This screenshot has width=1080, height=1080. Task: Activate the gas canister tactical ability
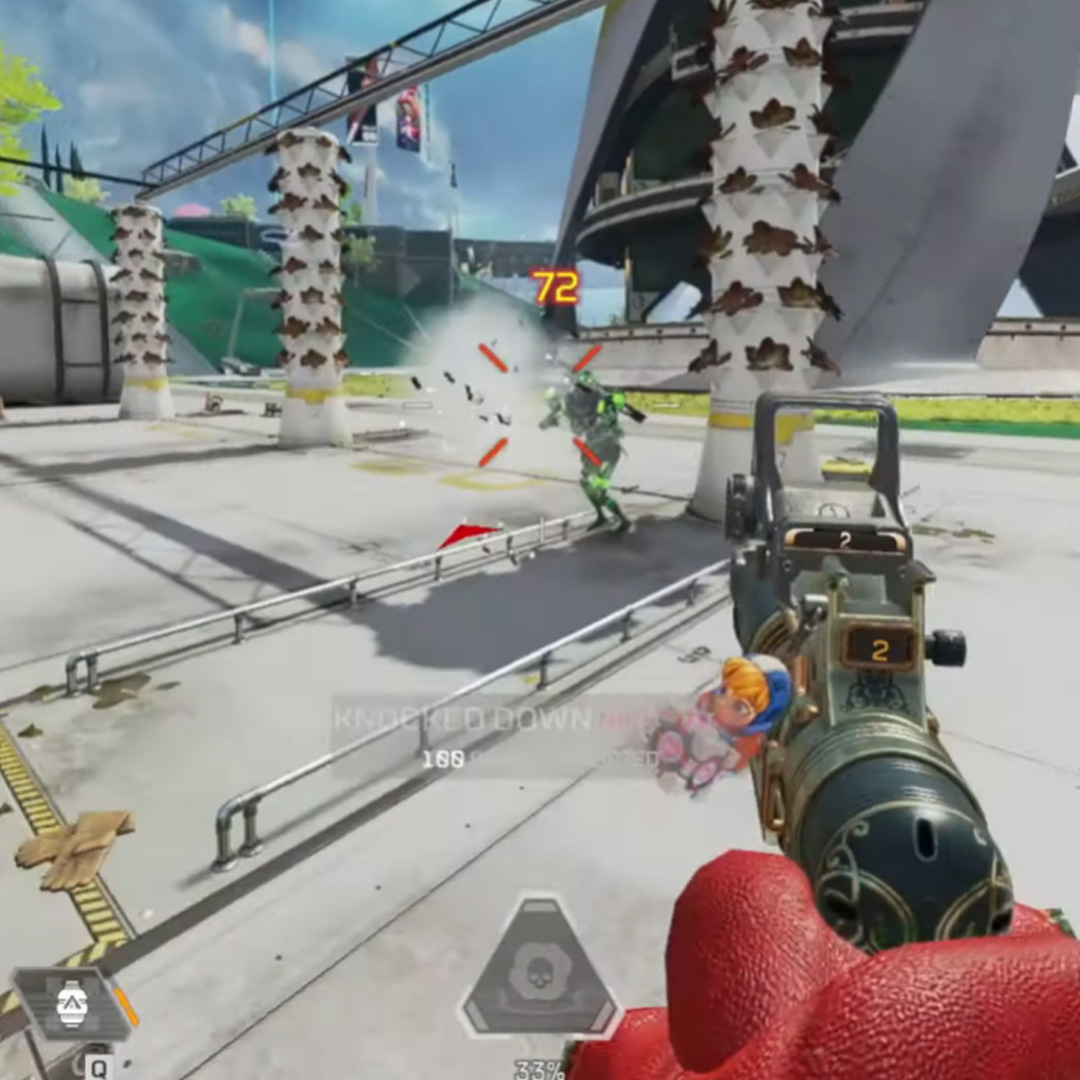coord(74,1003)
